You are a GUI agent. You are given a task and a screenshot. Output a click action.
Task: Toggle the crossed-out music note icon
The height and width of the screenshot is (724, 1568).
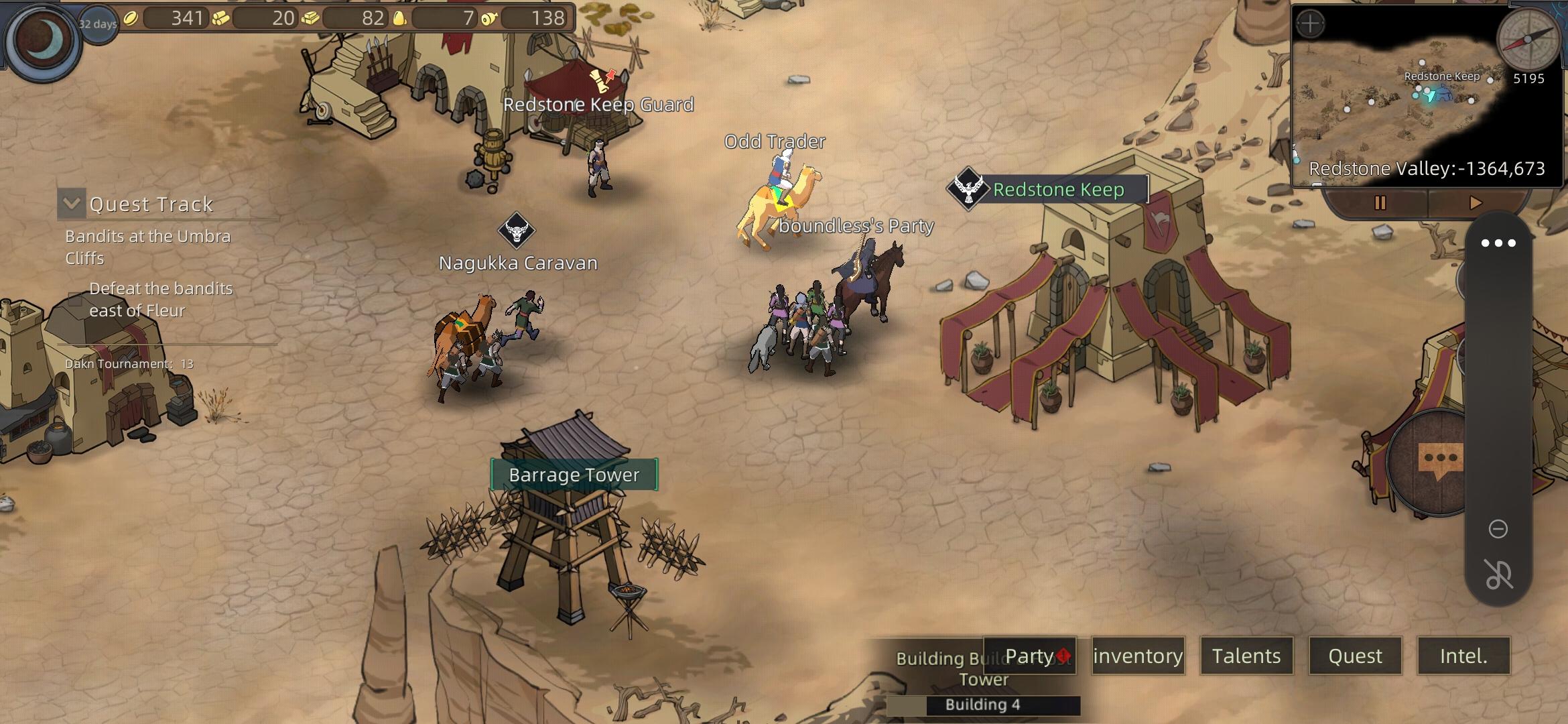click(x=1498, y=575)
